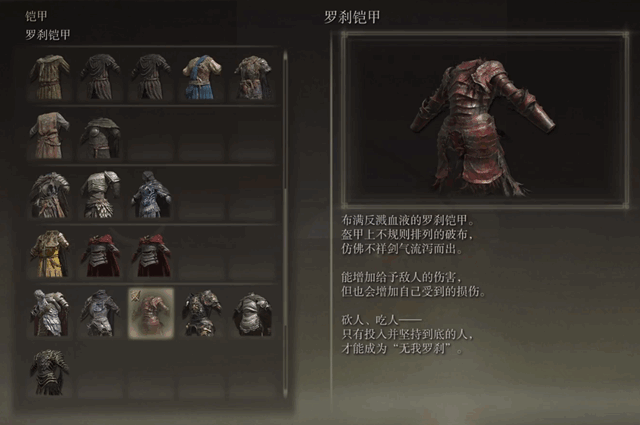
Task: Select the yellow surcoat armor
Action: pyautogui.click(x=49, y=253)
